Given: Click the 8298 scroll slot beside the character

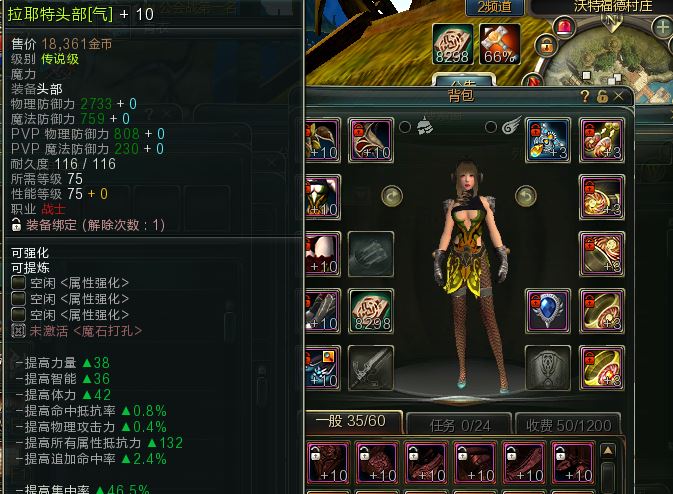Looking at the screenshot, I should click(371, 311).
